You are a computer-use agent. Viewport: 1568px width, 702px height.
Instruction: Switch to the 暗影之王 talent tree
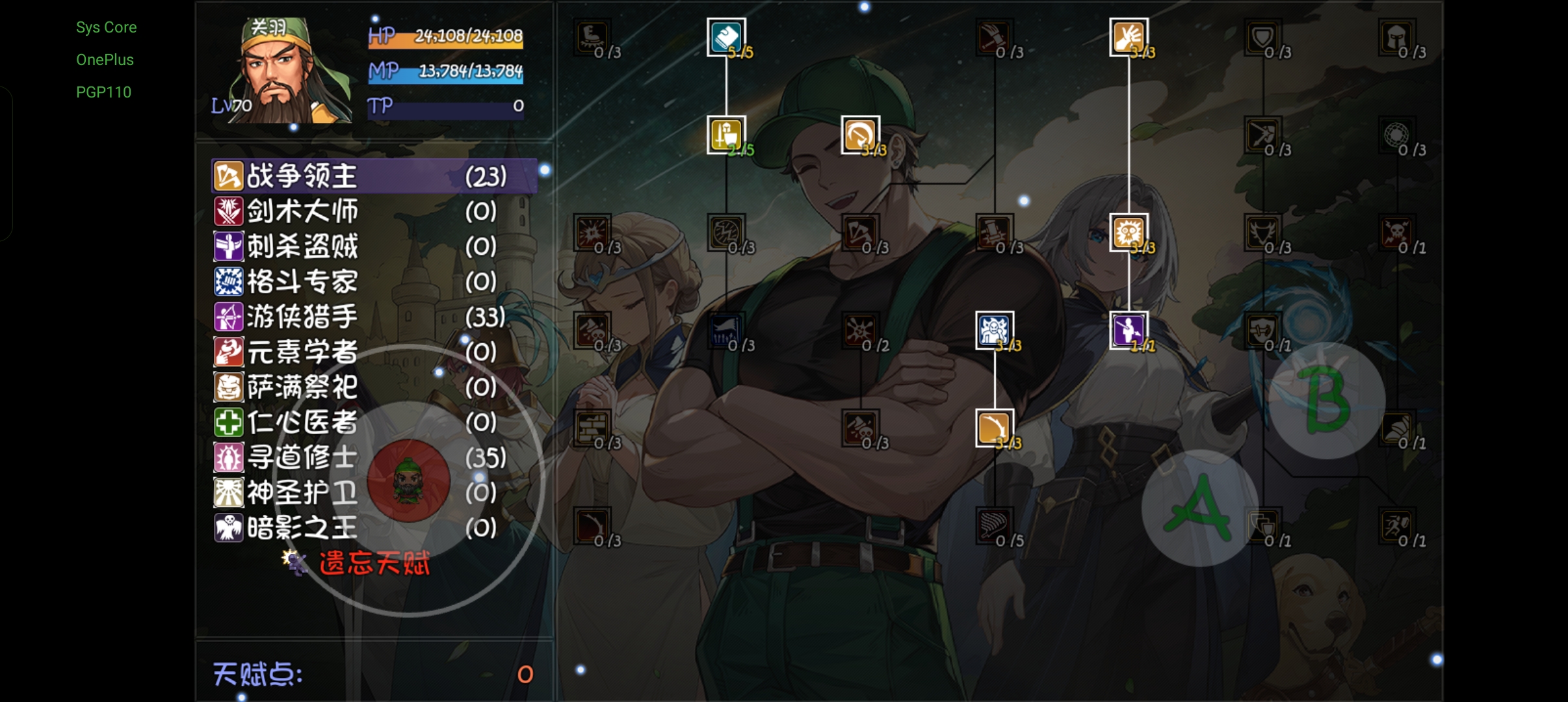coord(302,528)
